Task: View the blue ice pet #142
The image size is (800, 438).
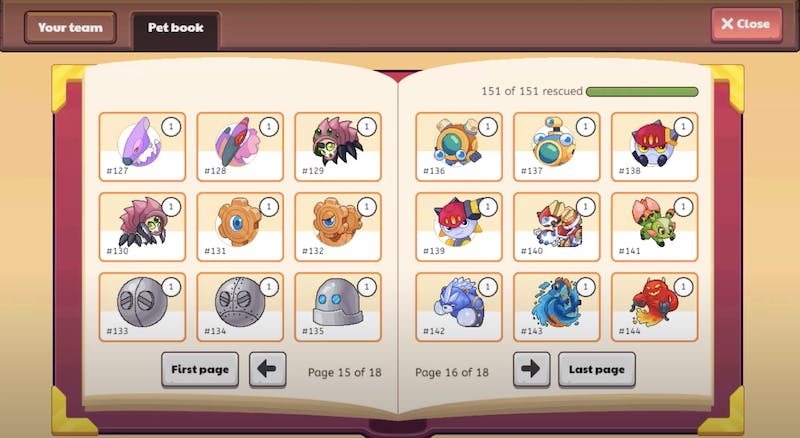Action: pos(459,307)
